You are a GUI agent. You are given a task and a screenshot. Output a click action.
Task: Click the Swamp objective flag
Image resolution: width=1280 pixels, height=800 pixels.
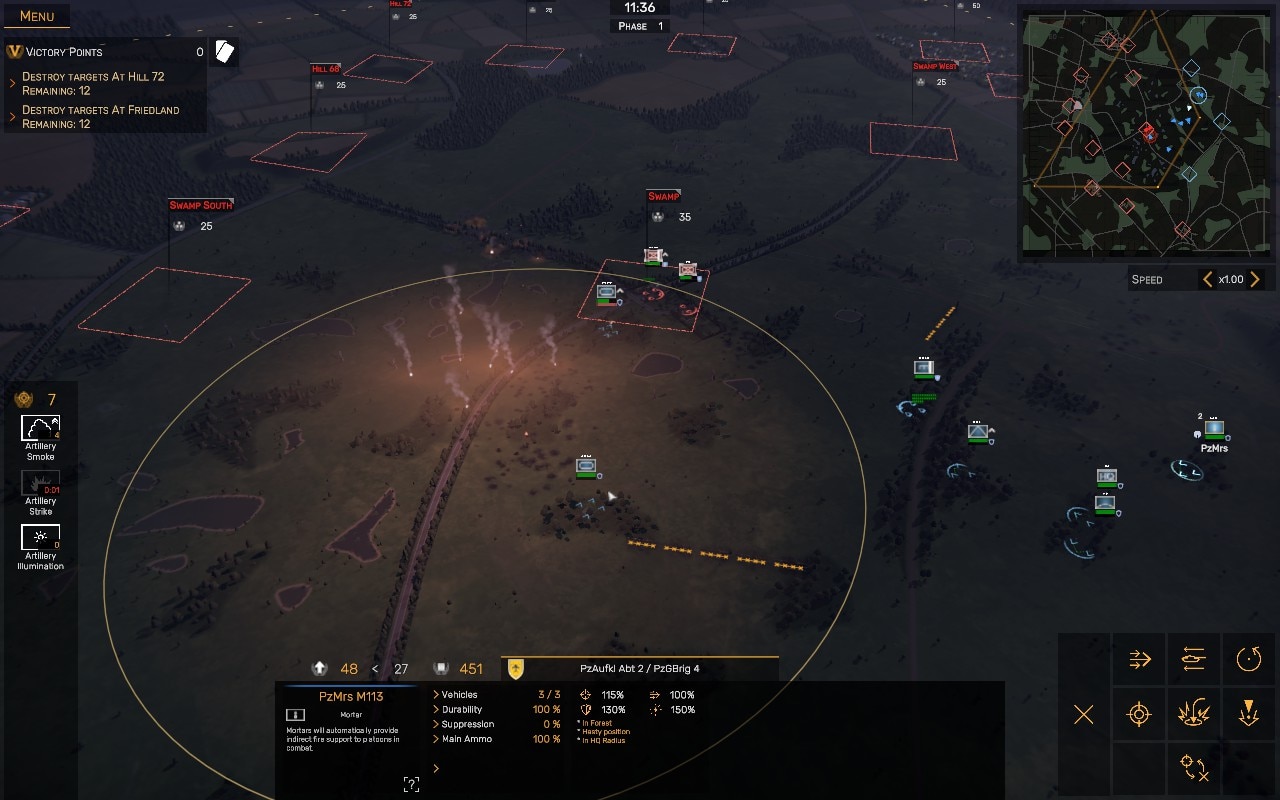coord(663,196)
